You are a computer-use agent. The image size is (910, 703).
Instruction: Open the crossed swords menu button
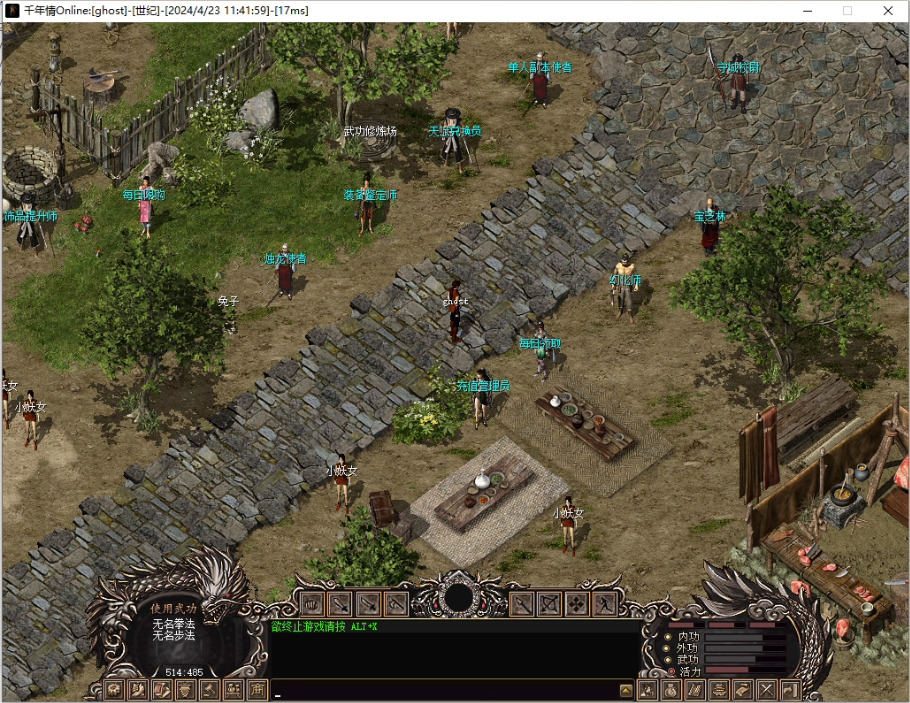click(767, 690)
